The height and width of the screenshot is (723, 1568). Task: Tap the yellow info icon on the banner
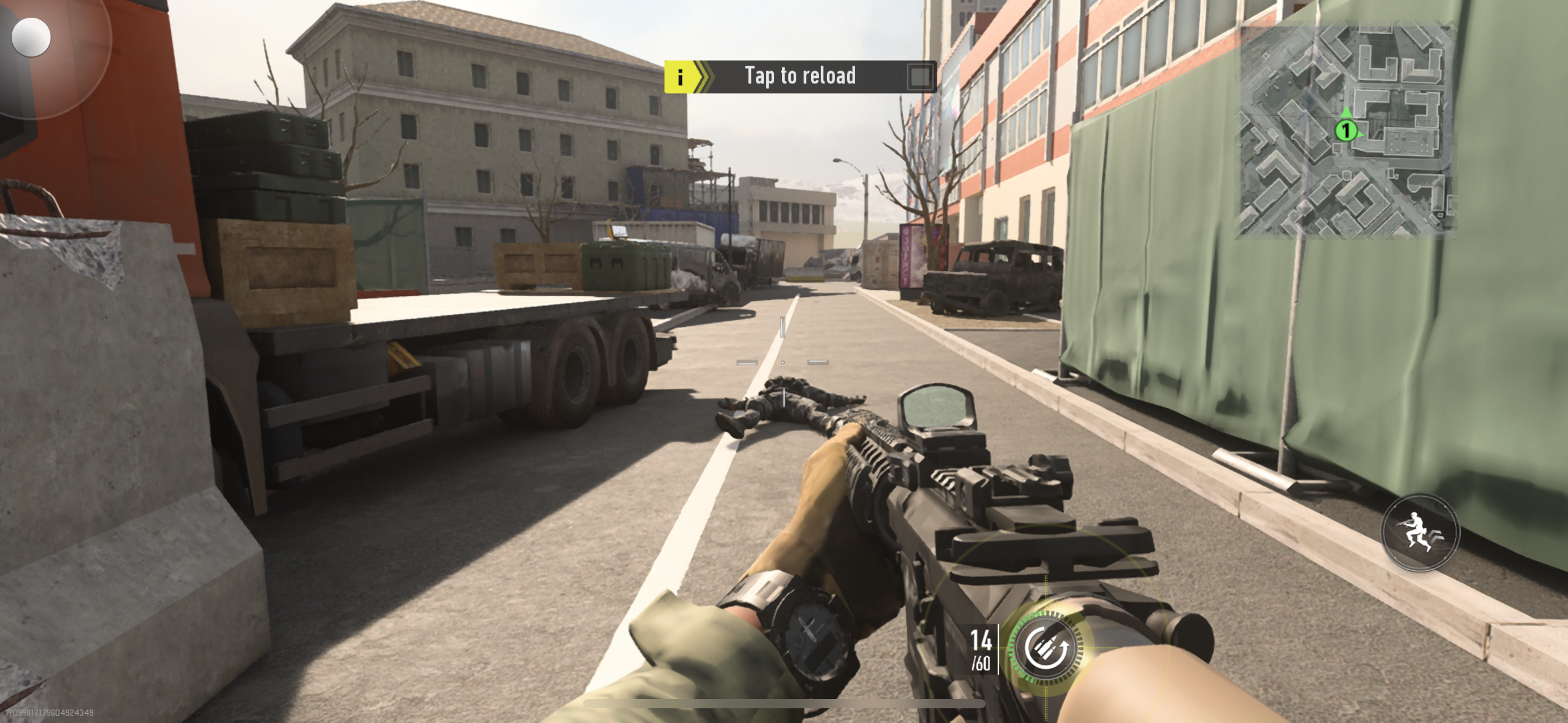tap(680, 76)
